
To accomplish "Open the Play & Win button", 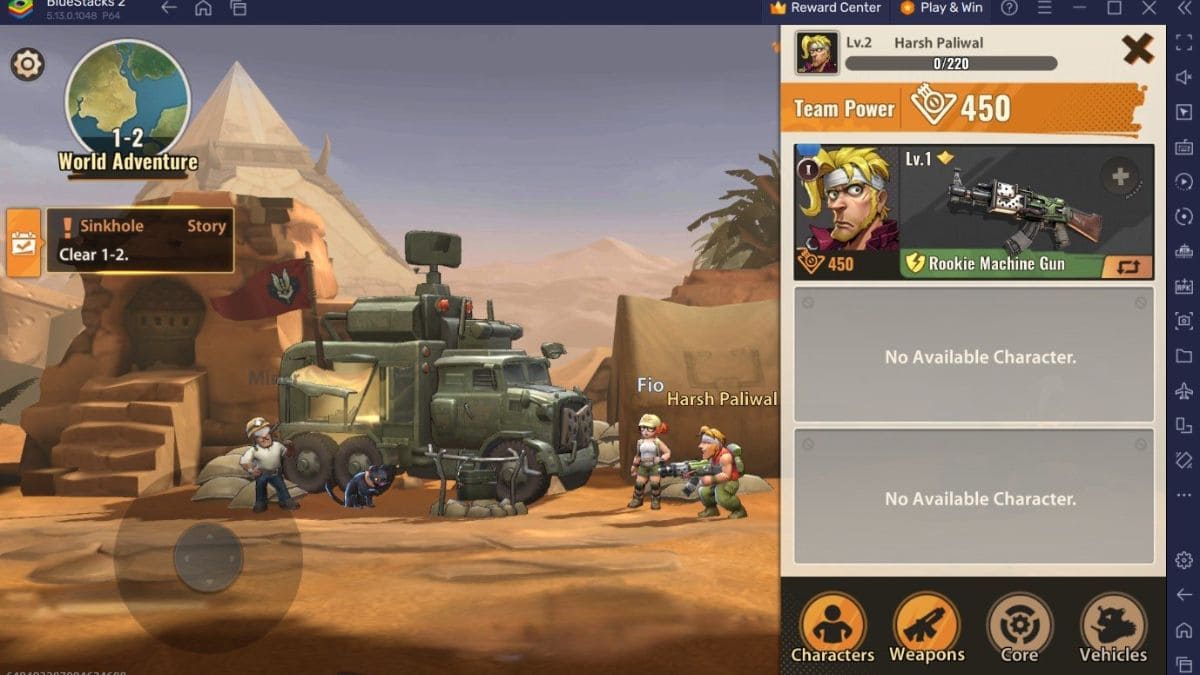I will (x=941, y=8).
